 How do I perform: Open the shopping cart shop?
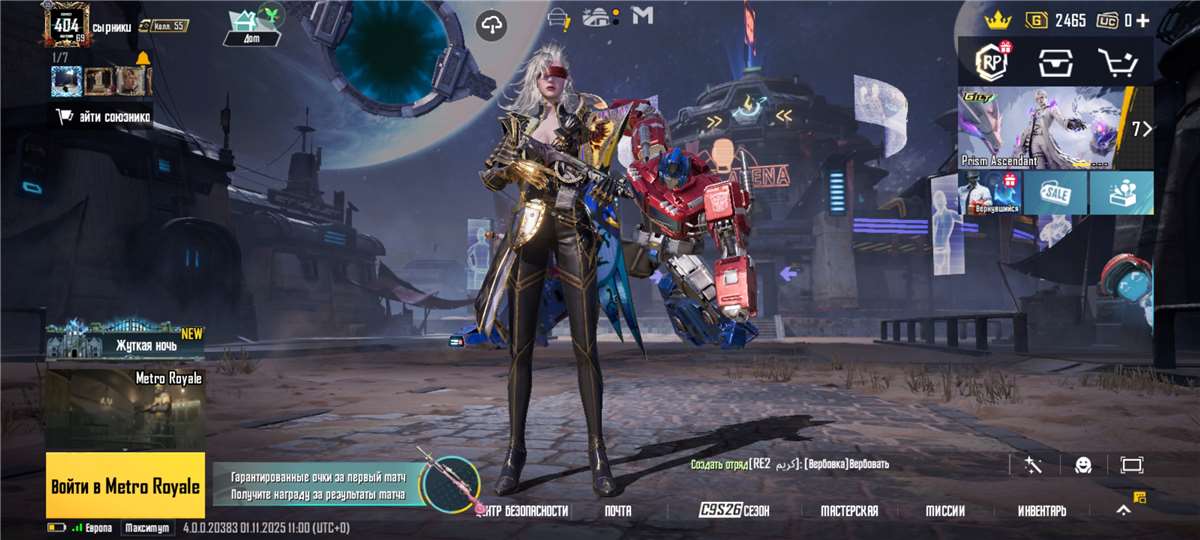tap(1118, 63)
